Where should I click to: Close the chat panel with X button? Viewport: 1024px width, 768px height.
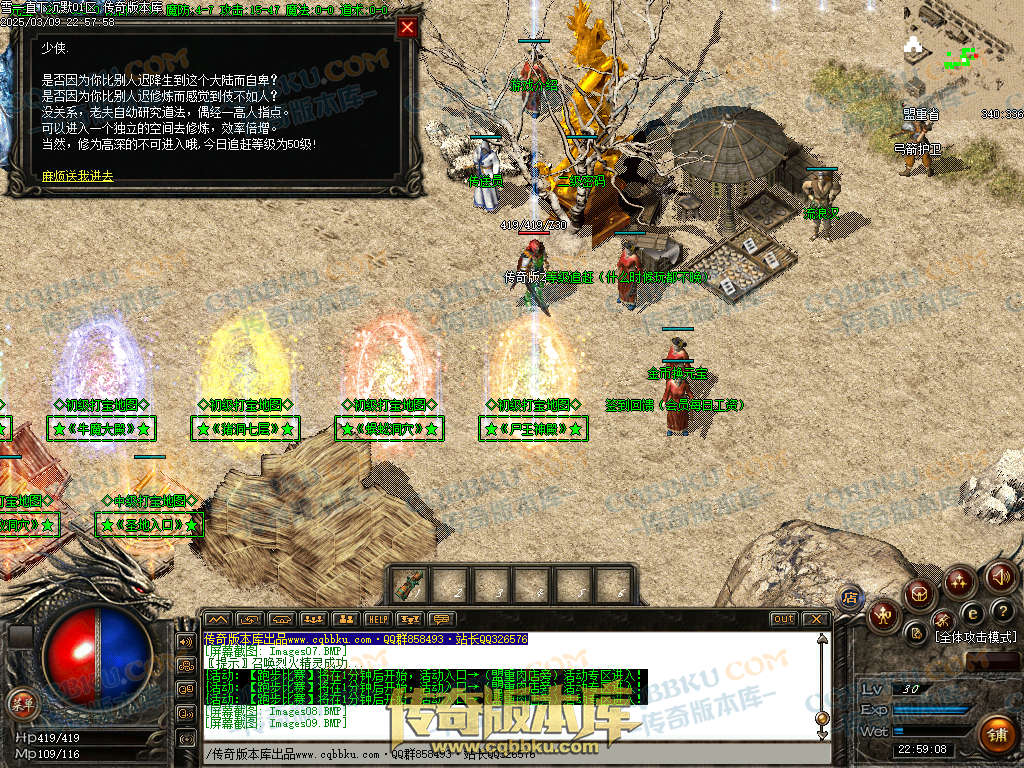tap(816, 619)
